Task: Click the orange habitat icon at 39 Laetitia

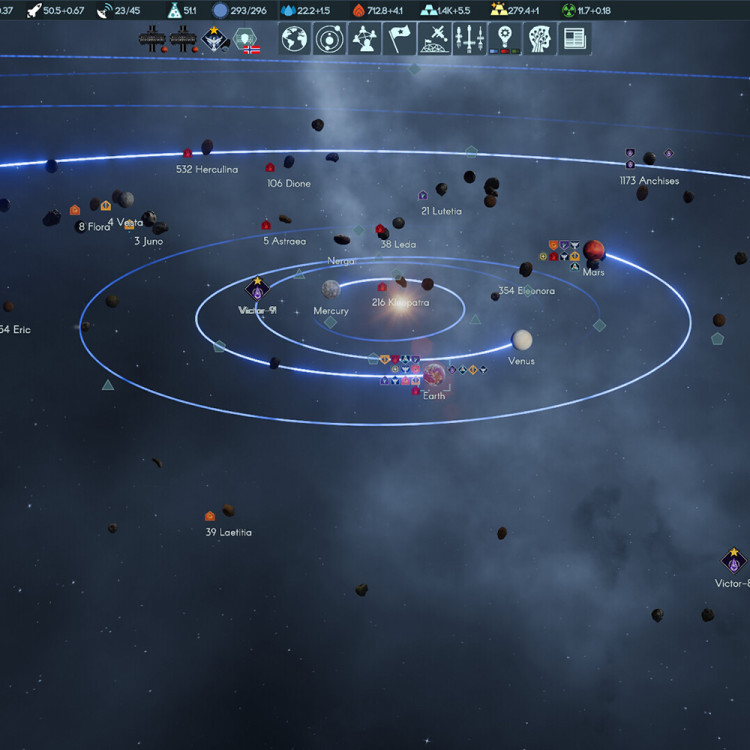Action: (x=210, y=516)
